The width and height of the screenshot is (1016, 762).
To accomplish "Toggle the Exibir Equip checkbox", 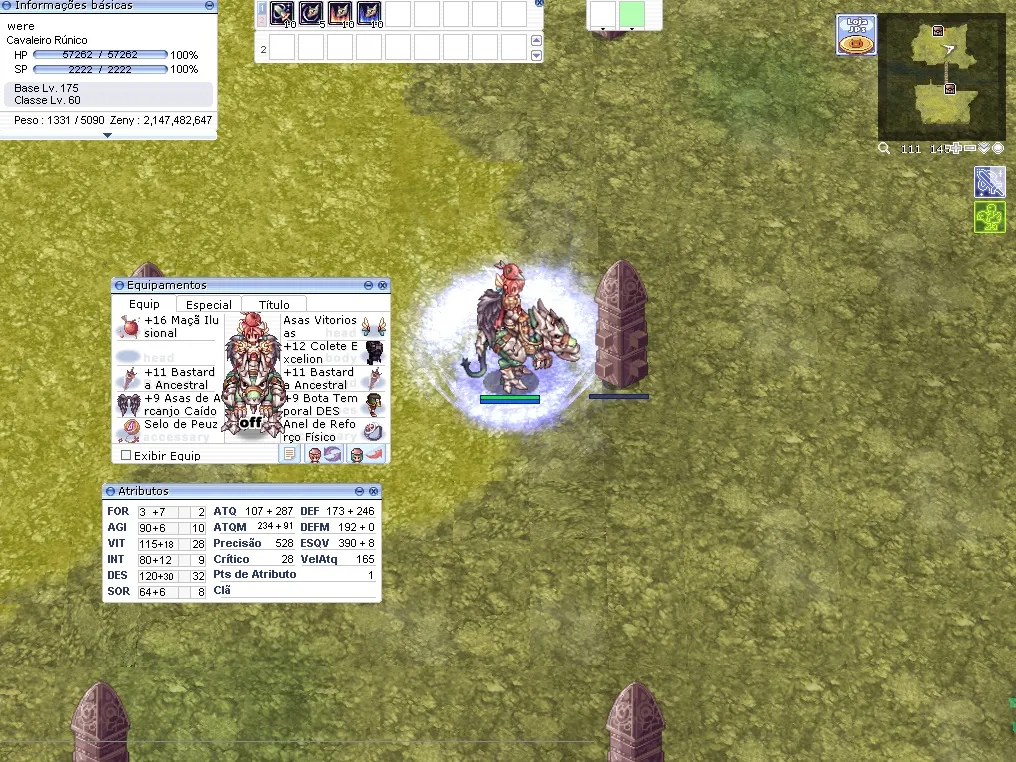I will point(126,456).
